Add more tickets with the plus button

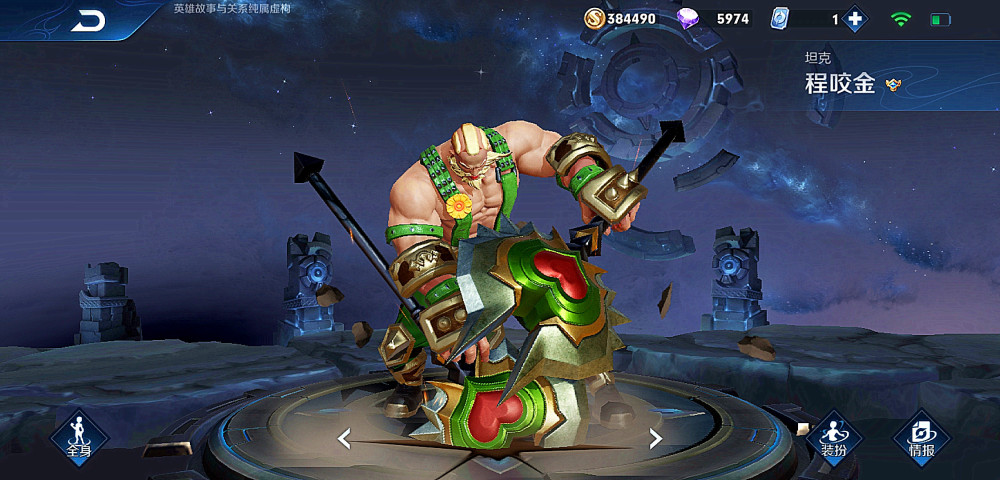pyautogui.click(x=854, y=19)
